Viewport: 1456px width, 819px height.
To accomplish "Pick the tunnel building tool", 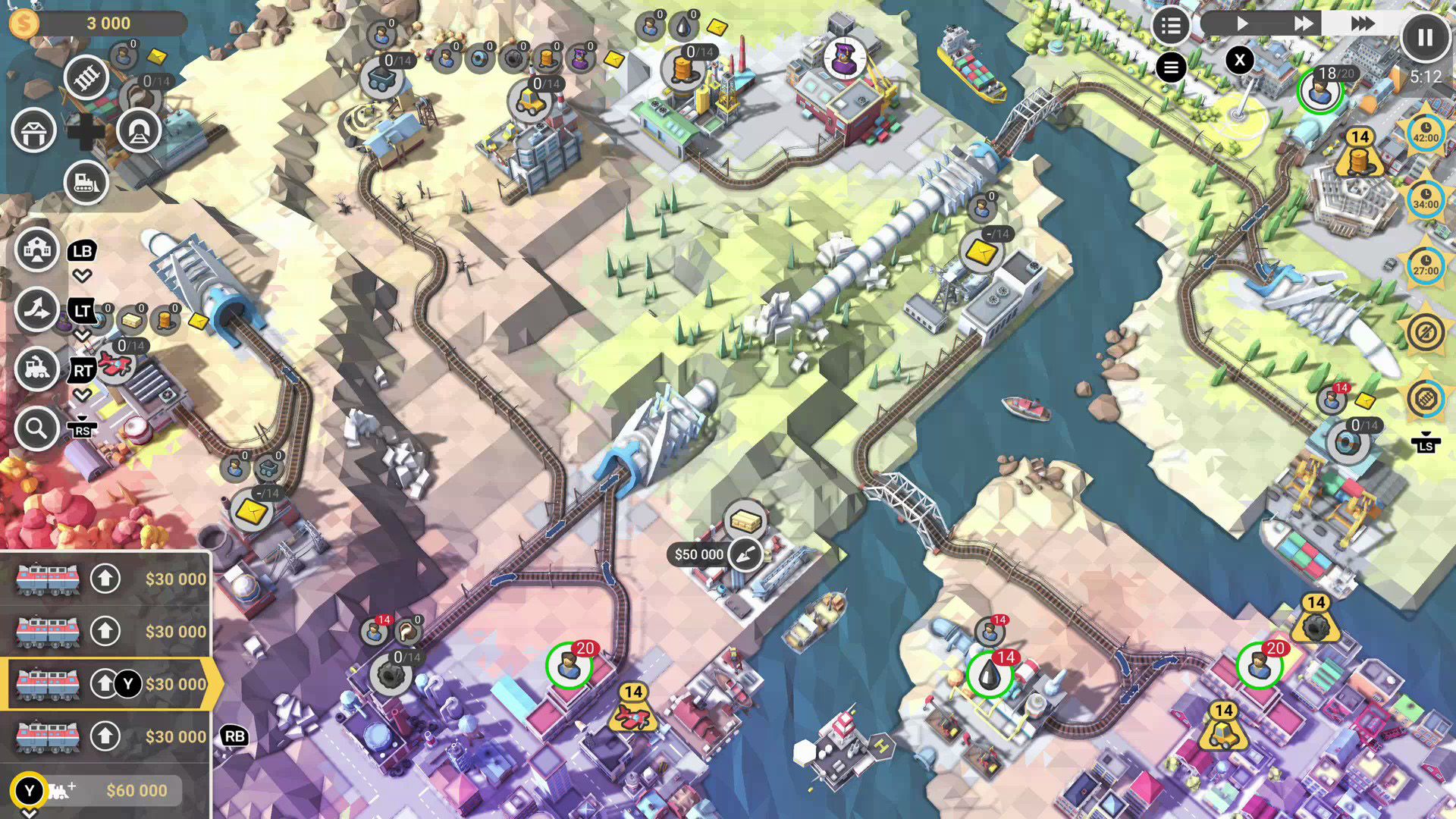I will 139,130.
